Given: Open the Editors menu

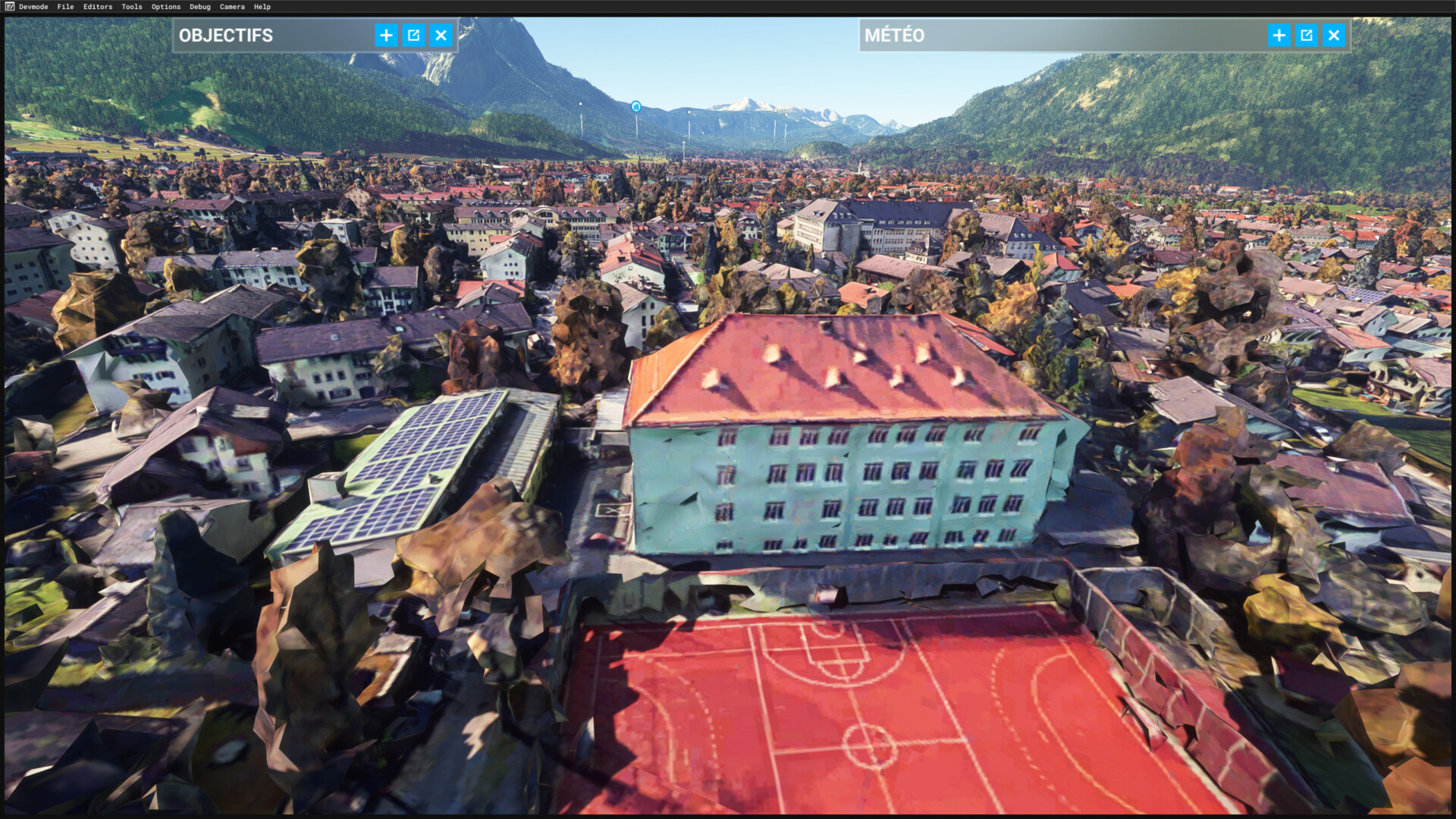Looking at the screenshot, I should [98, 7].
